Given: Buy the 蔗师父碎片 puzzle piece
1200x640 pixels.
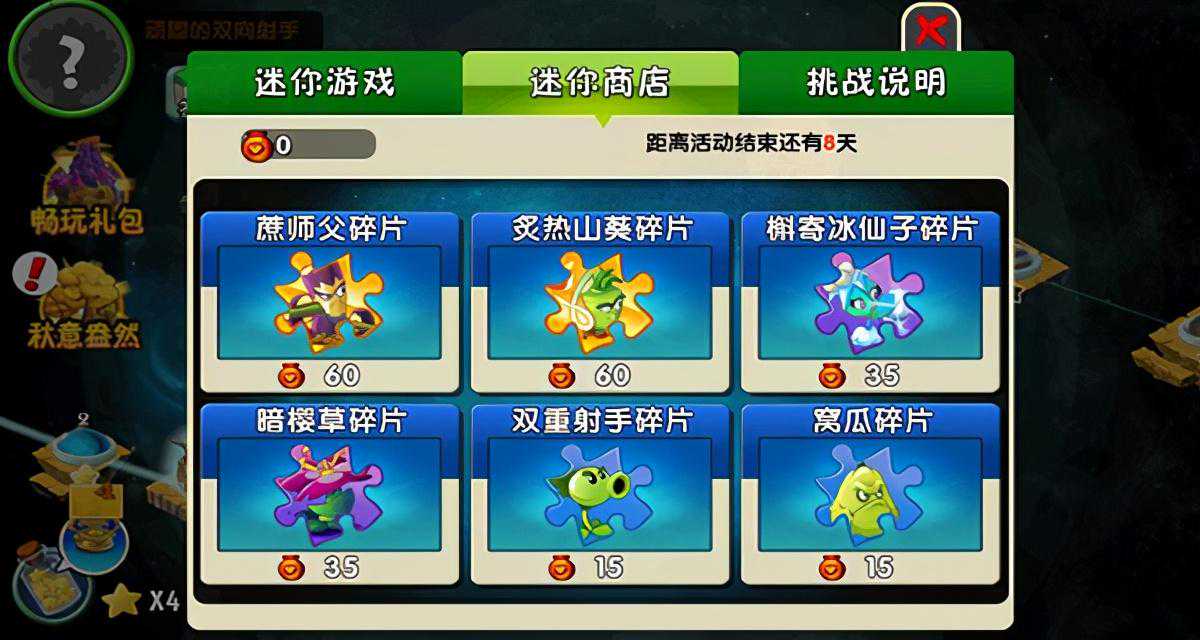Looking at the screenshot, I should [x=330, y=302].
